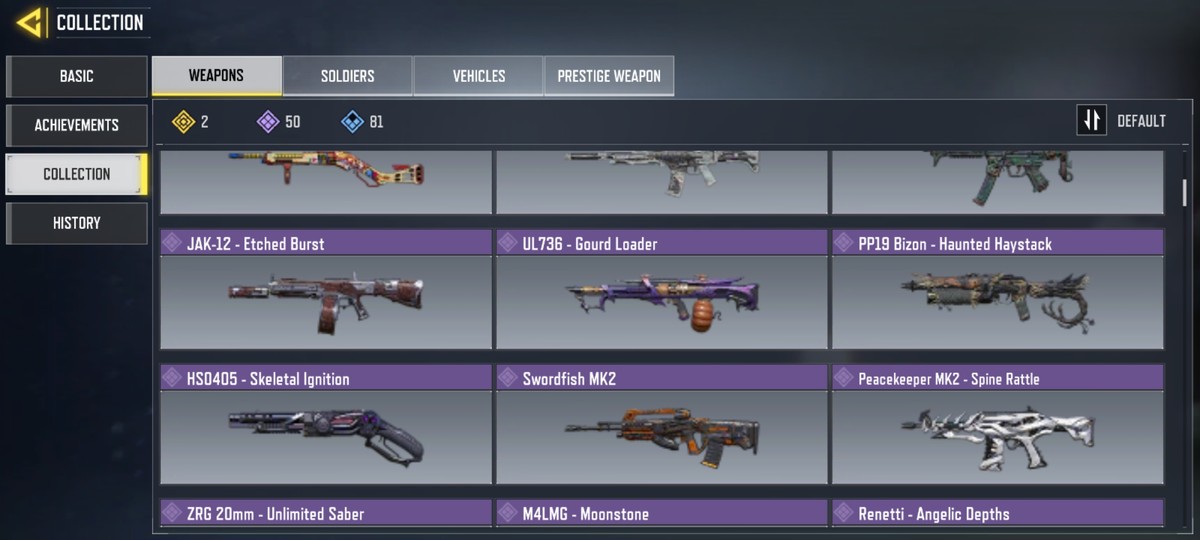
Task: Inspect the Peacekeeper MK2 Spine Rattle
Action: tap(997, 425)
